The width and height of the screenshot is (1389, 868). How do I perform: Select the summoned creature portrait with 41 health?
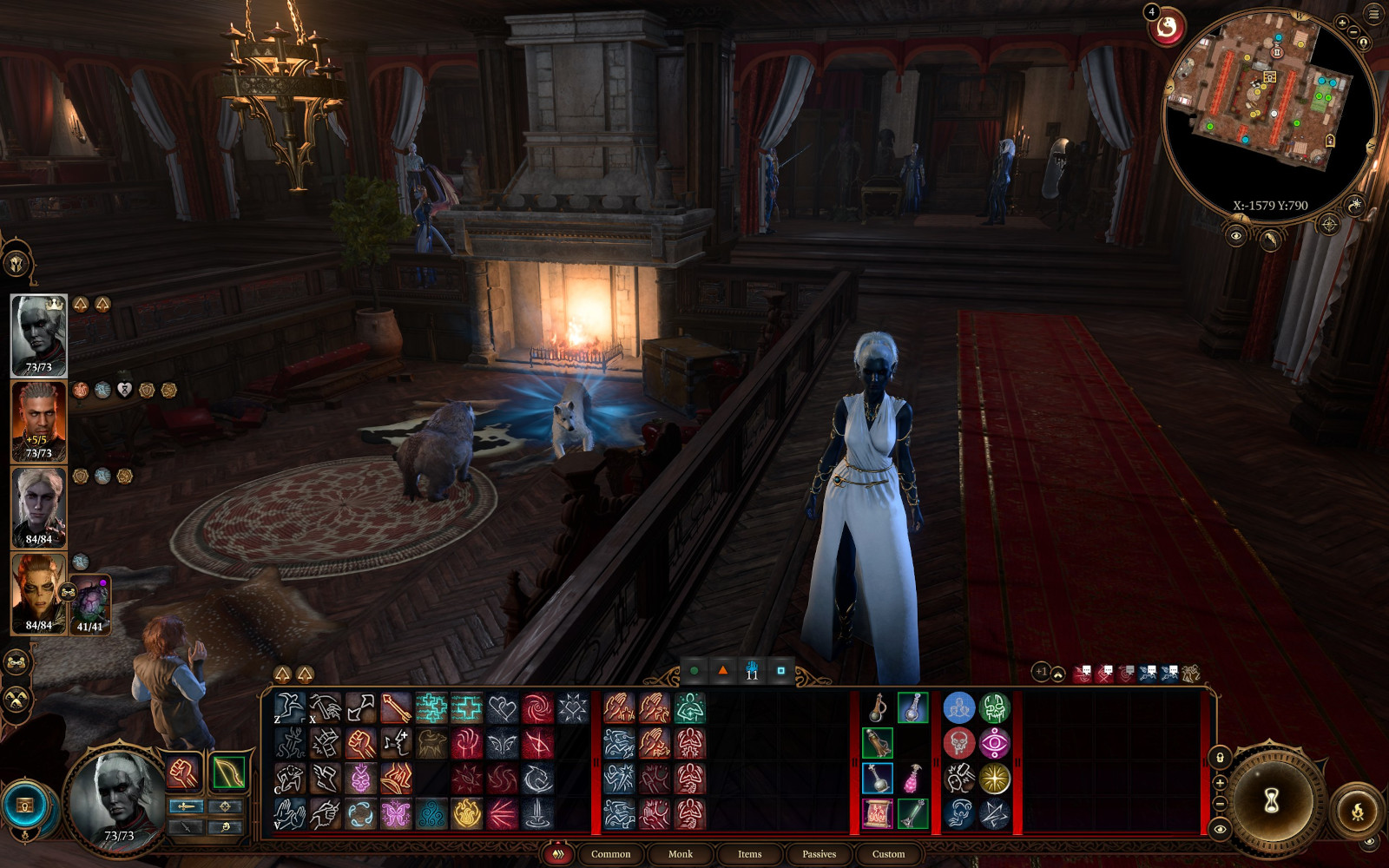click(90, 603)
